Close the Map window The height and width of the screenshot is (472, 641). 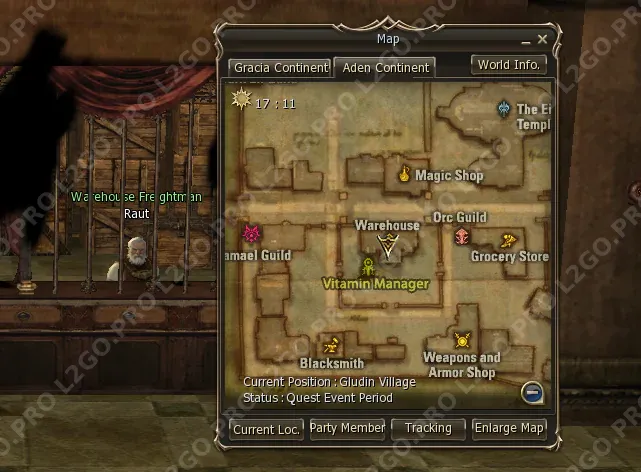[x=542, y=40]
